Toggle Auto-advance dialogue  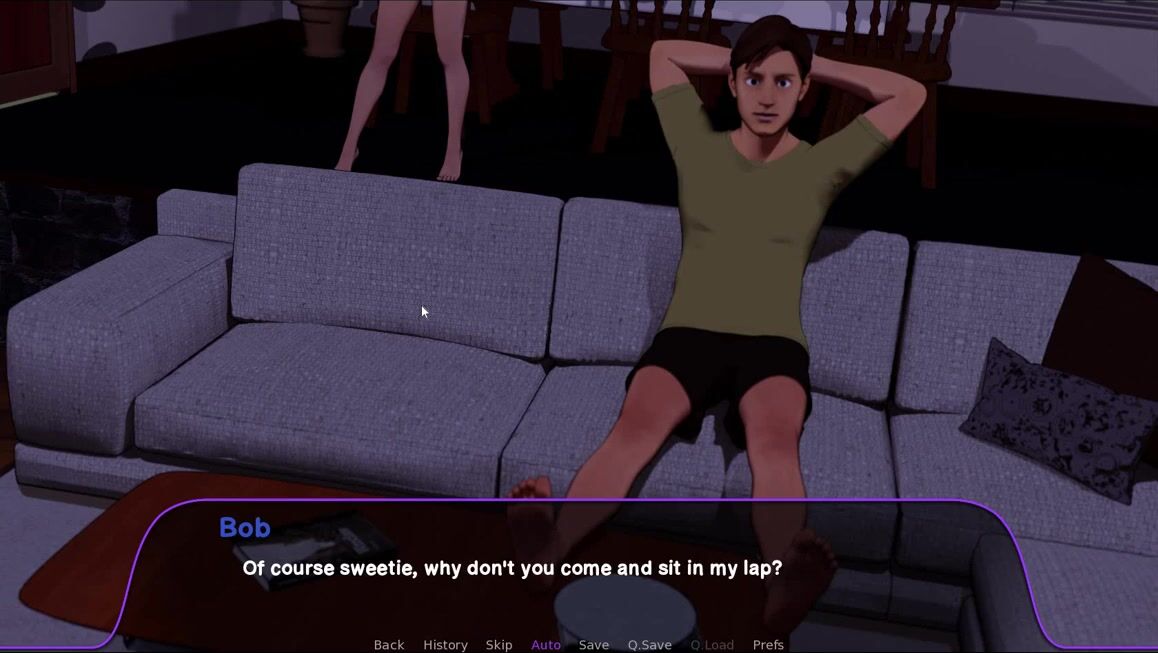[546, 645]
